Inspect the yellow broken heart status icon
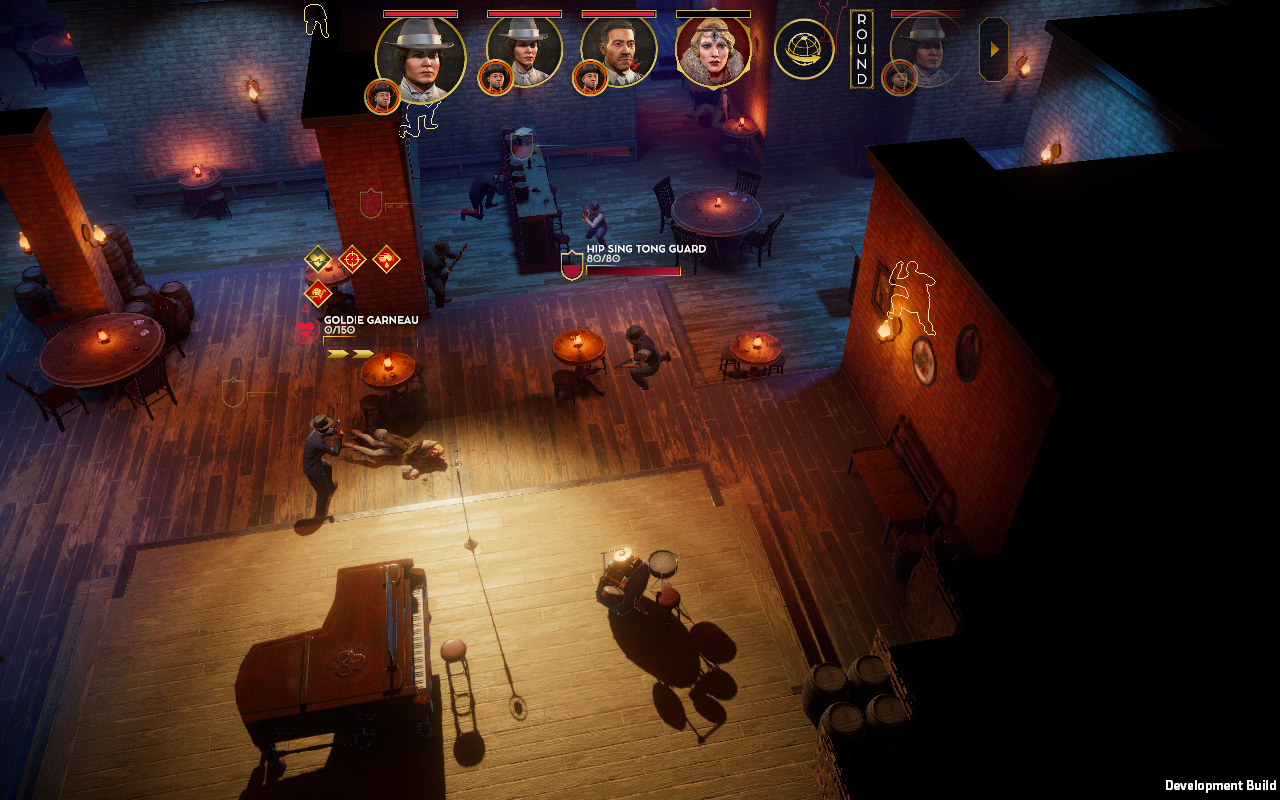This screenshot has height=800, width=1280. [x=318, y=259]
